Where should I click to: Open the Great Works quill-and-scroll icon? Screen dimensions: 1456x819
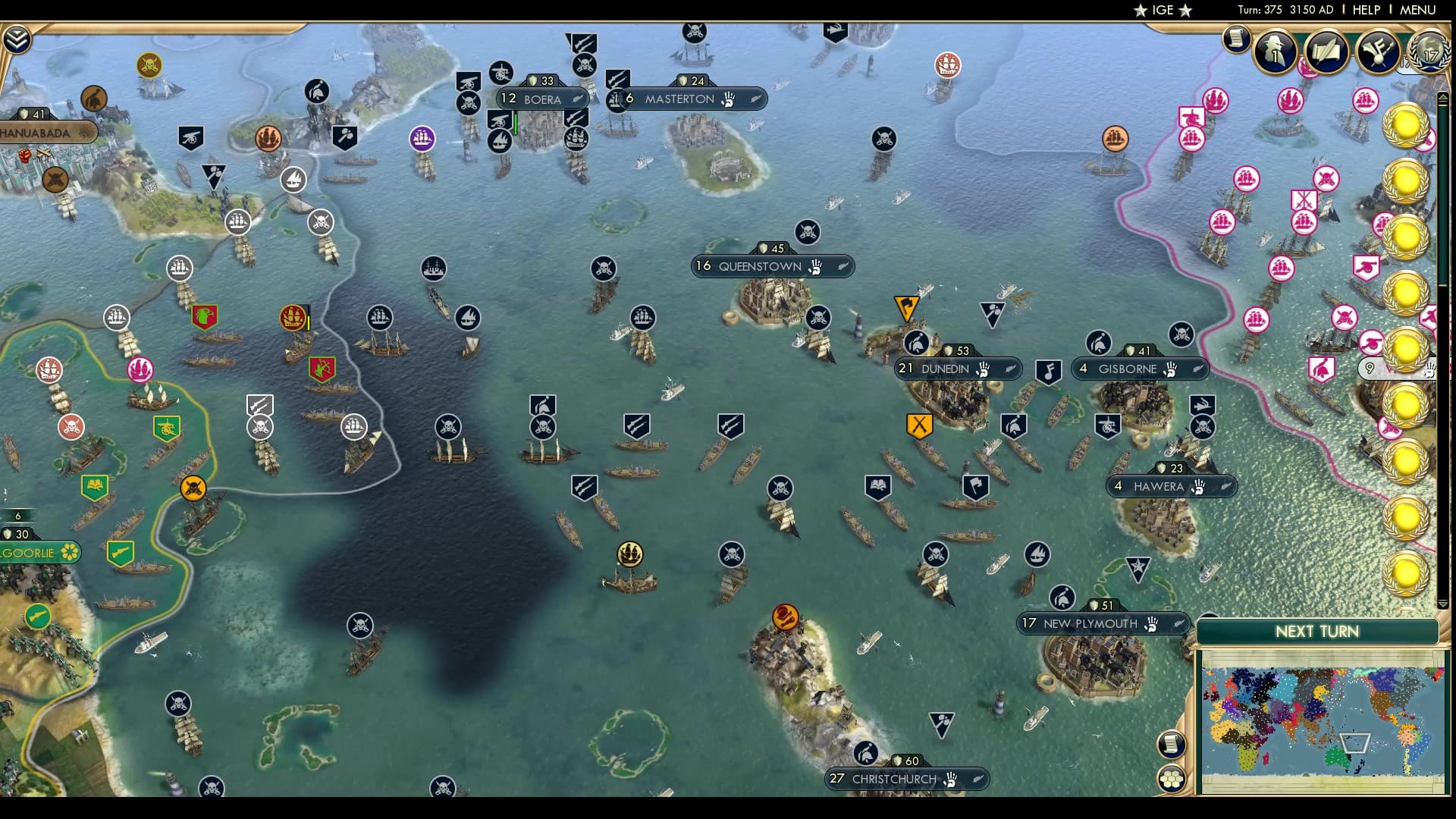coord(1326,51)
